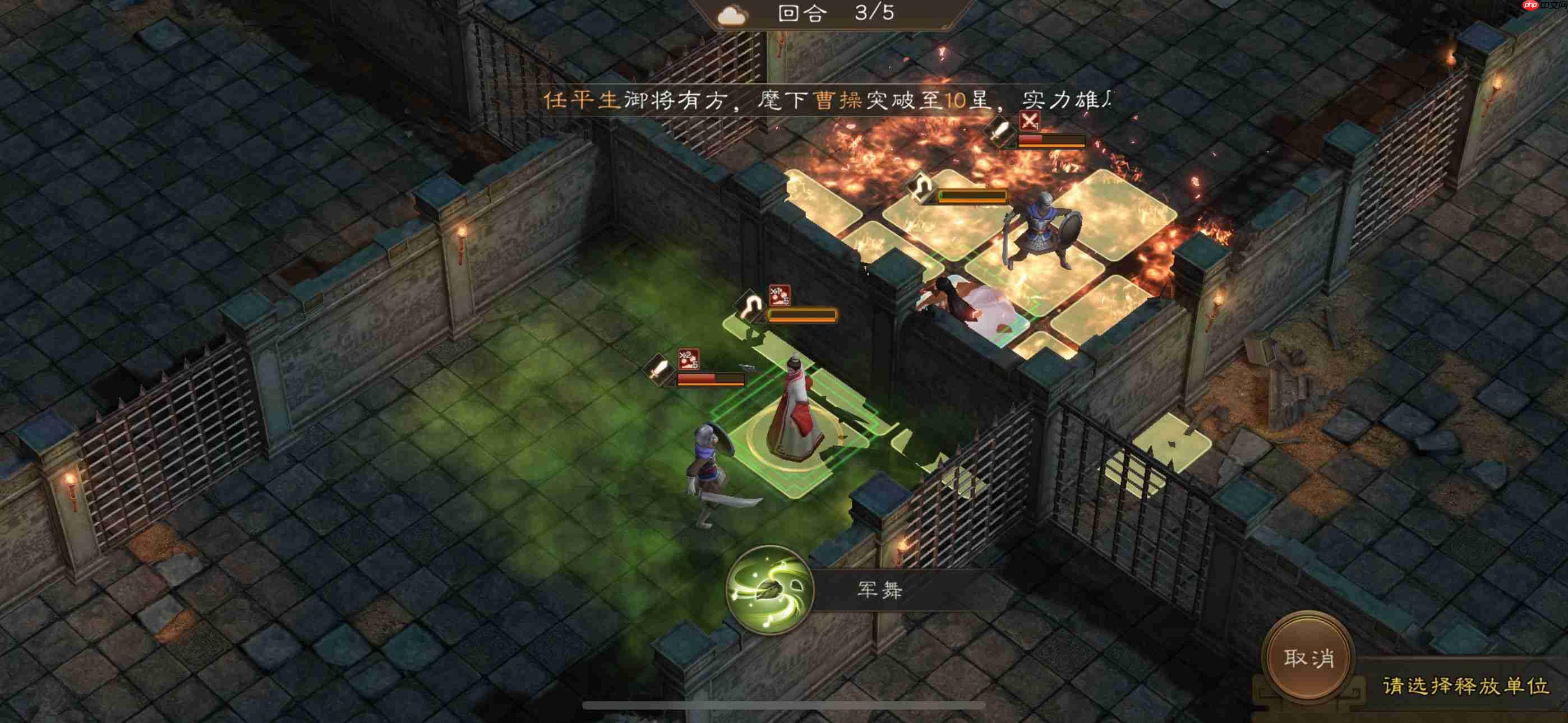Click the blade unit icon over the fire area

1001,131
